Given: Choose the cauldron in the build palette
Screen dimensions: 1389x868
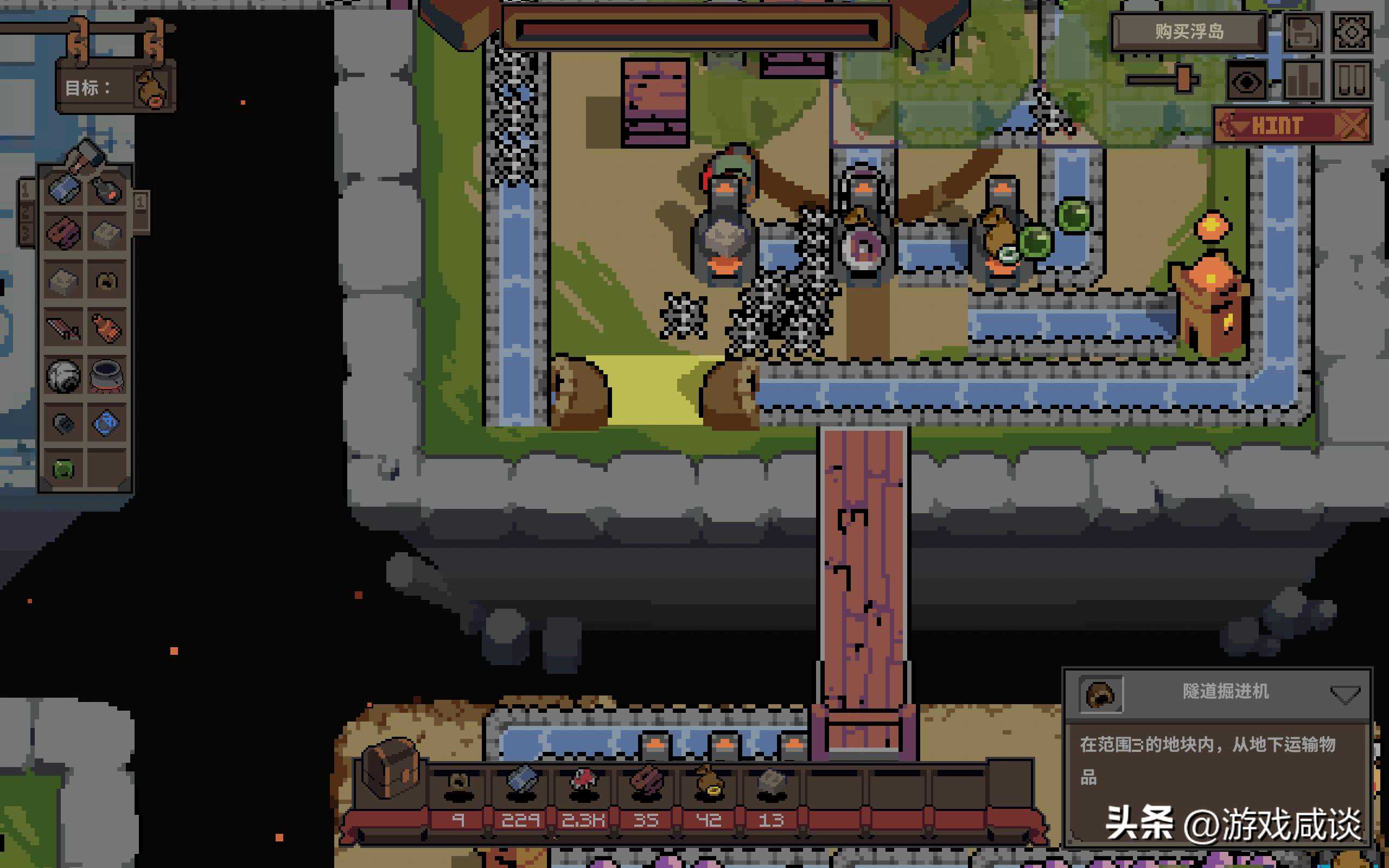Looking at the screenshot, I should (x=107, y=375).
